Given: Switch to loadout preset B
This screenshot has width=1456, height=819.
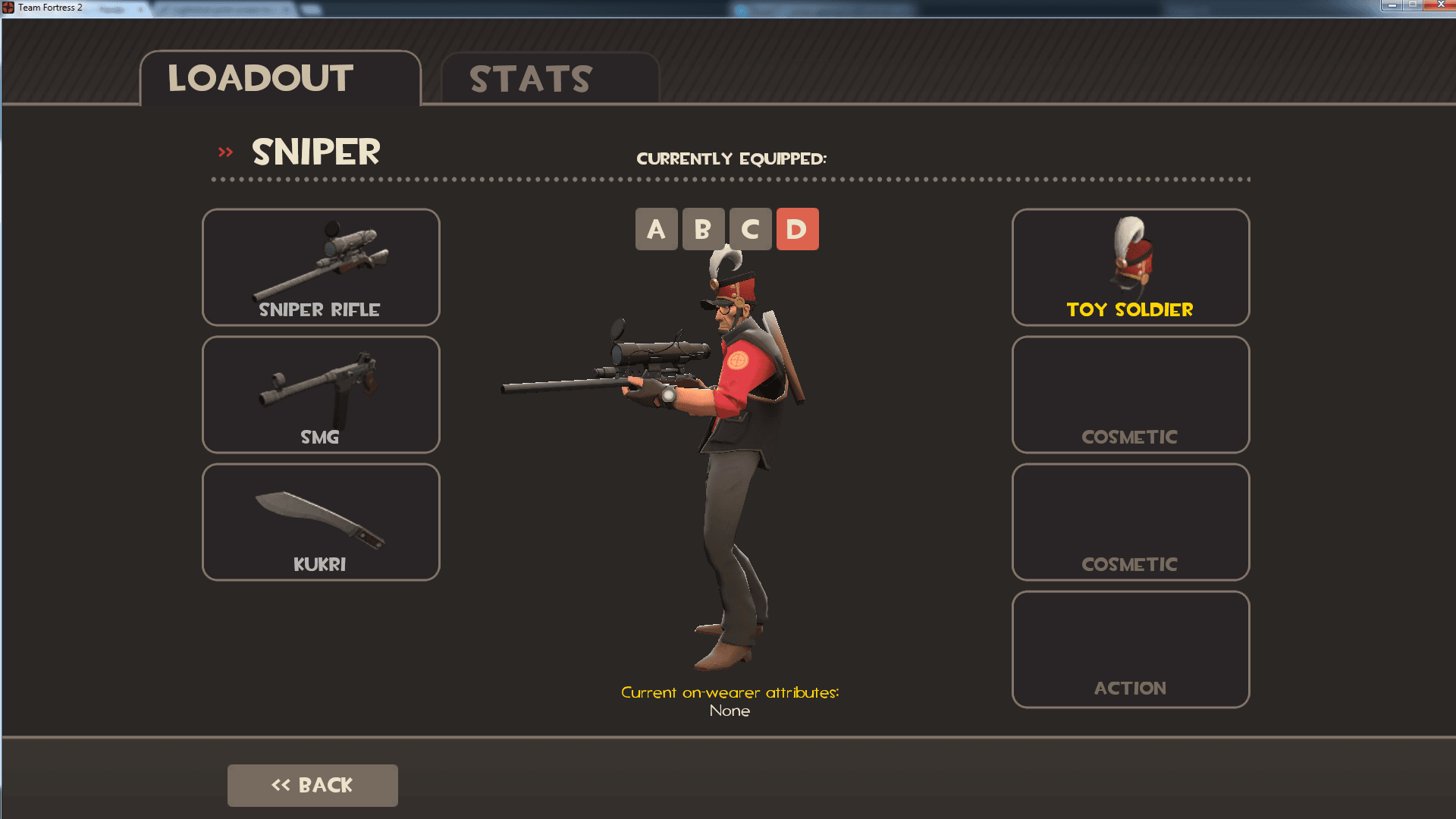Looking at the screenshot, I should (x=704, y=229).
